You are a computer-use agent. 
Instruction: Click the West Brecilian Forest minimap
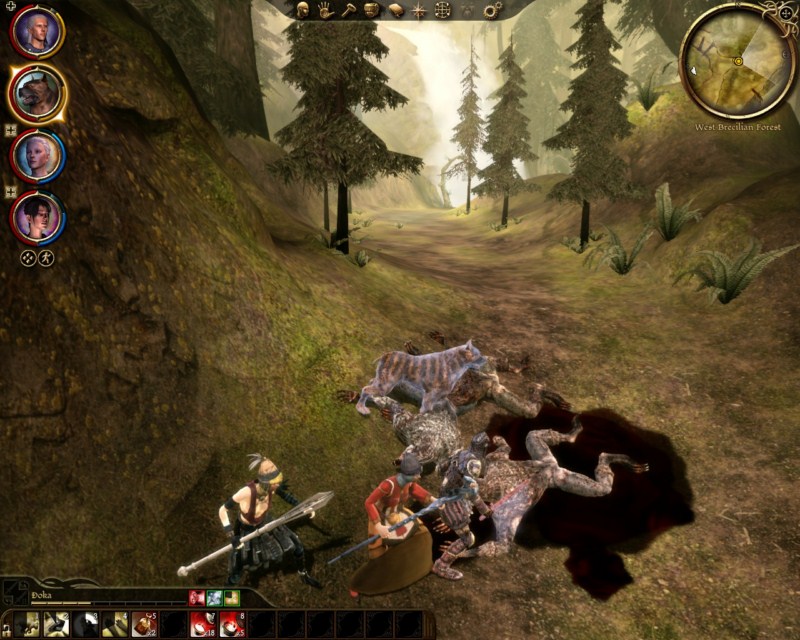click(738, 61)
